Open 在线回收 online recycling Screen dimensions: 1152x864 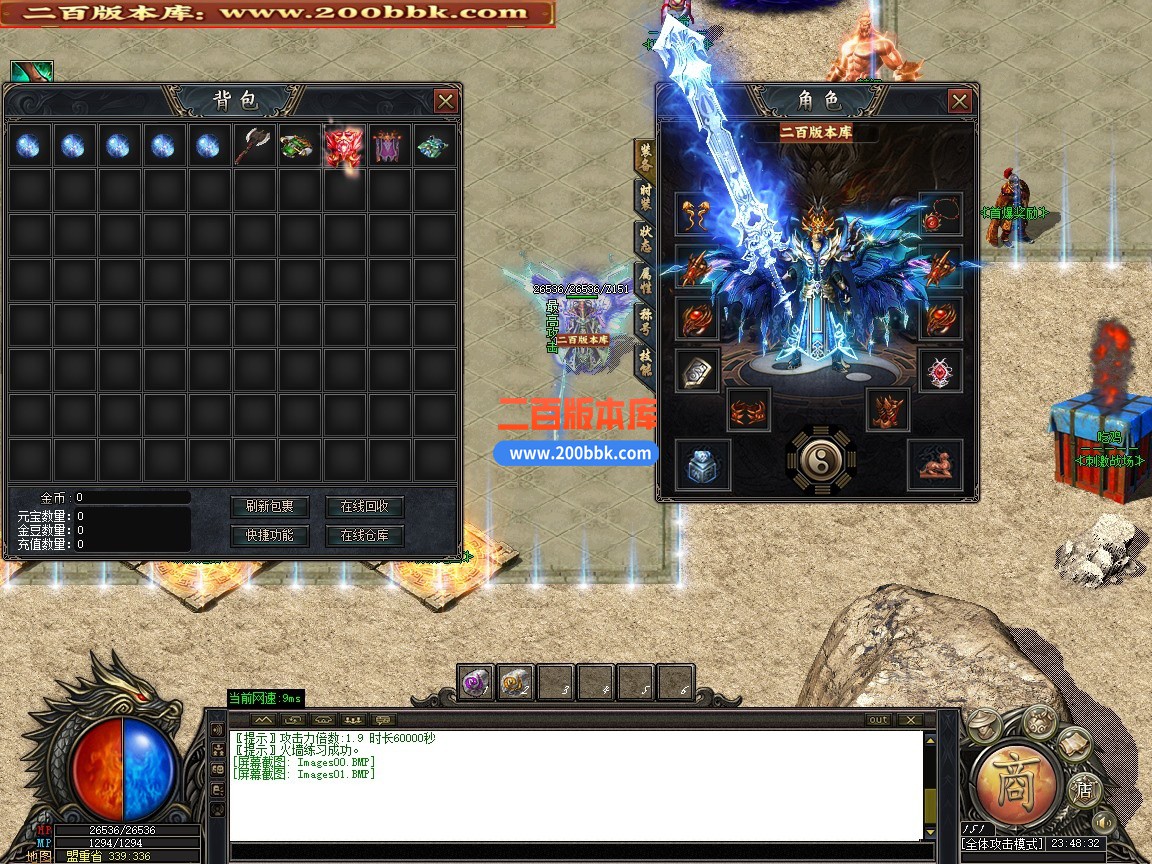371,506
